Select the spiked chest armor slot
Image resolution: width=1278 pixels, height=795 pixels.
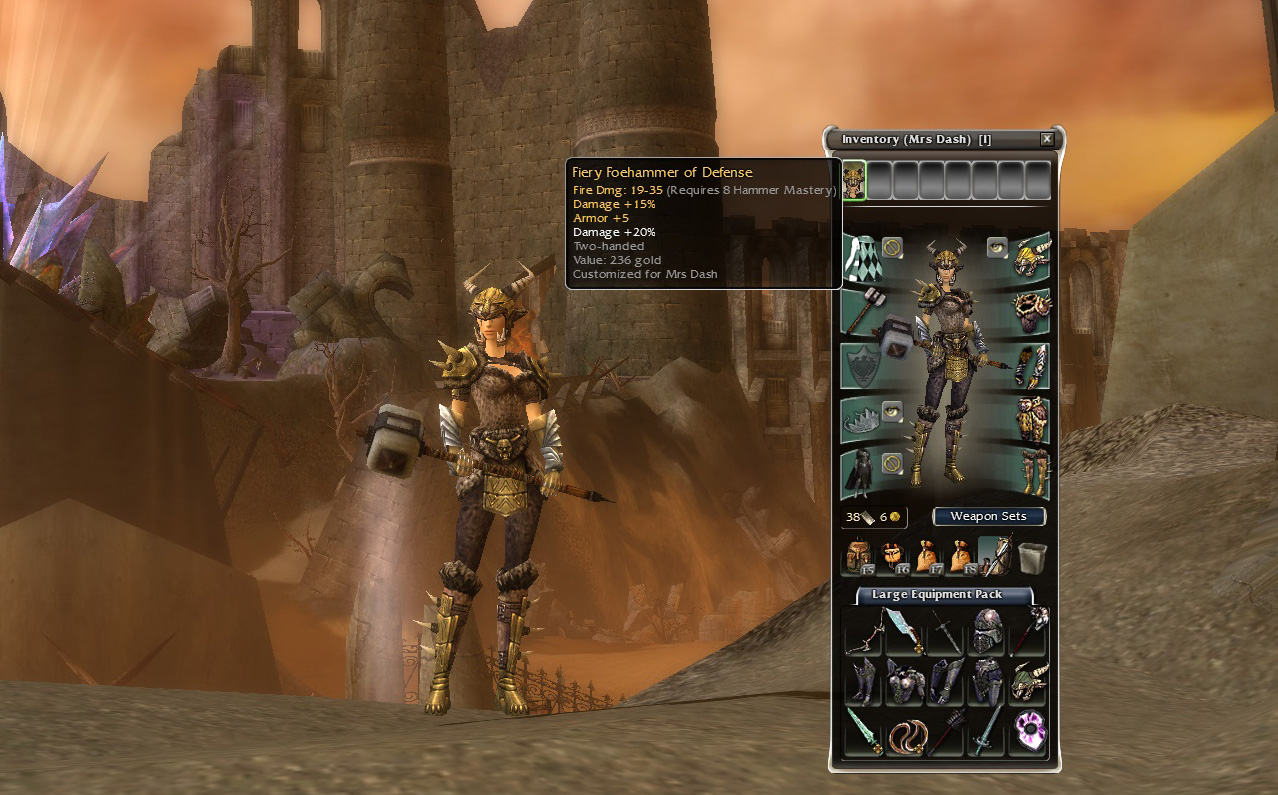click(x=1031, y=310)
